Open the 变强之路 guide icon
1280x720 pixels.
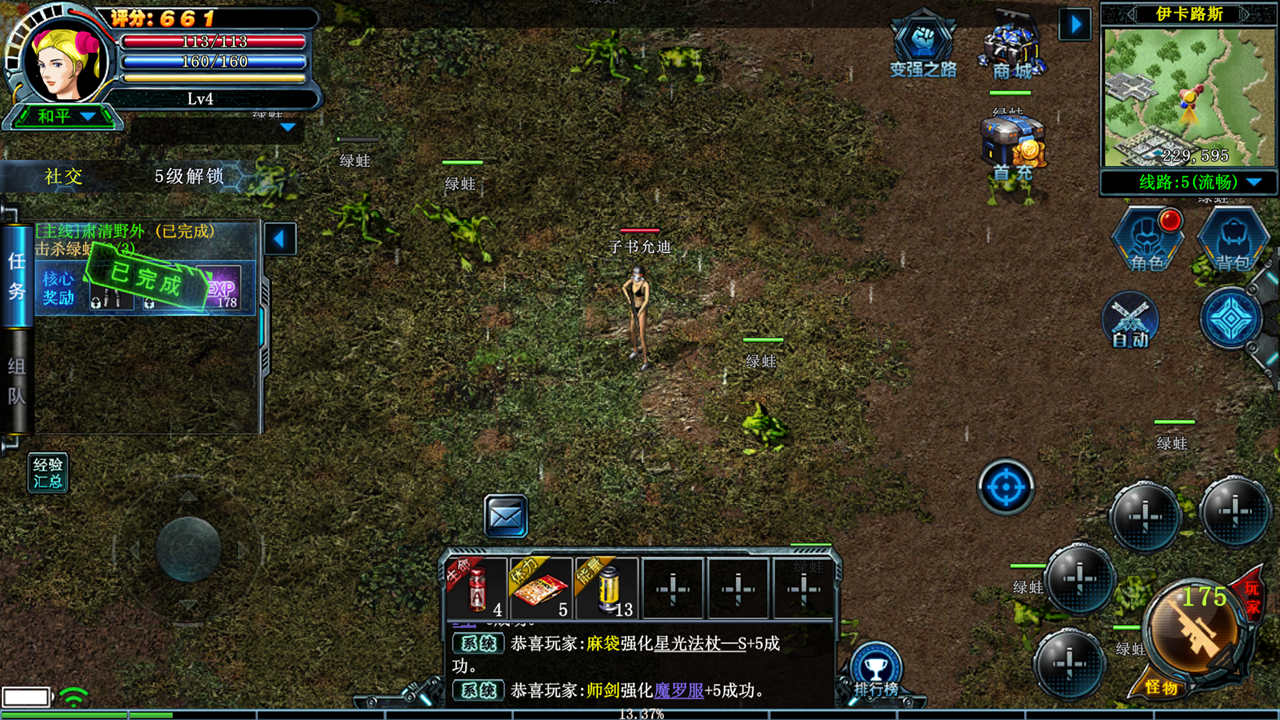coord(923,43)
